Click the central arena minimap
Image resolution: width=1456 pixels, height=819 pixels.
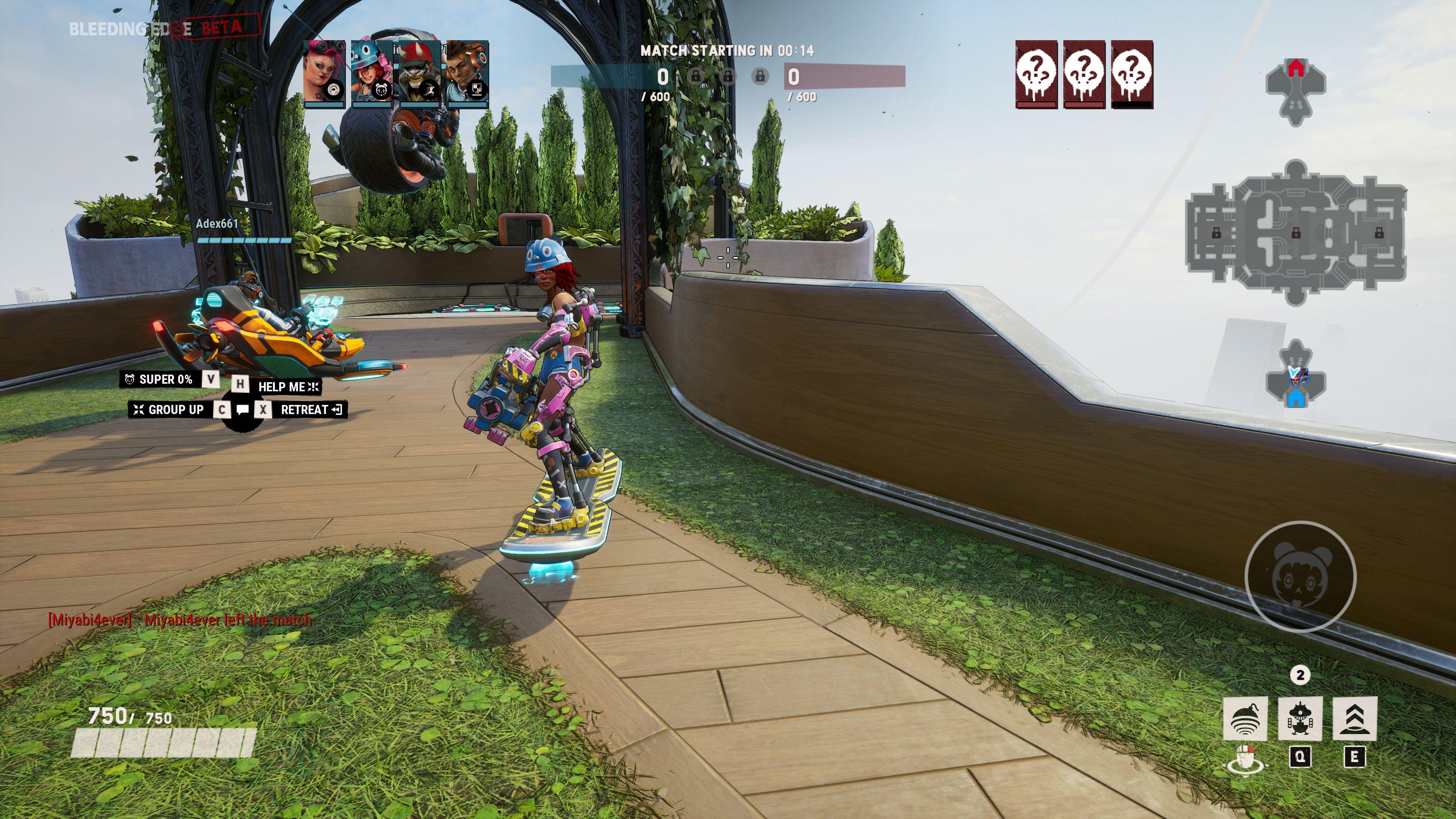(x=1296, y=233)
